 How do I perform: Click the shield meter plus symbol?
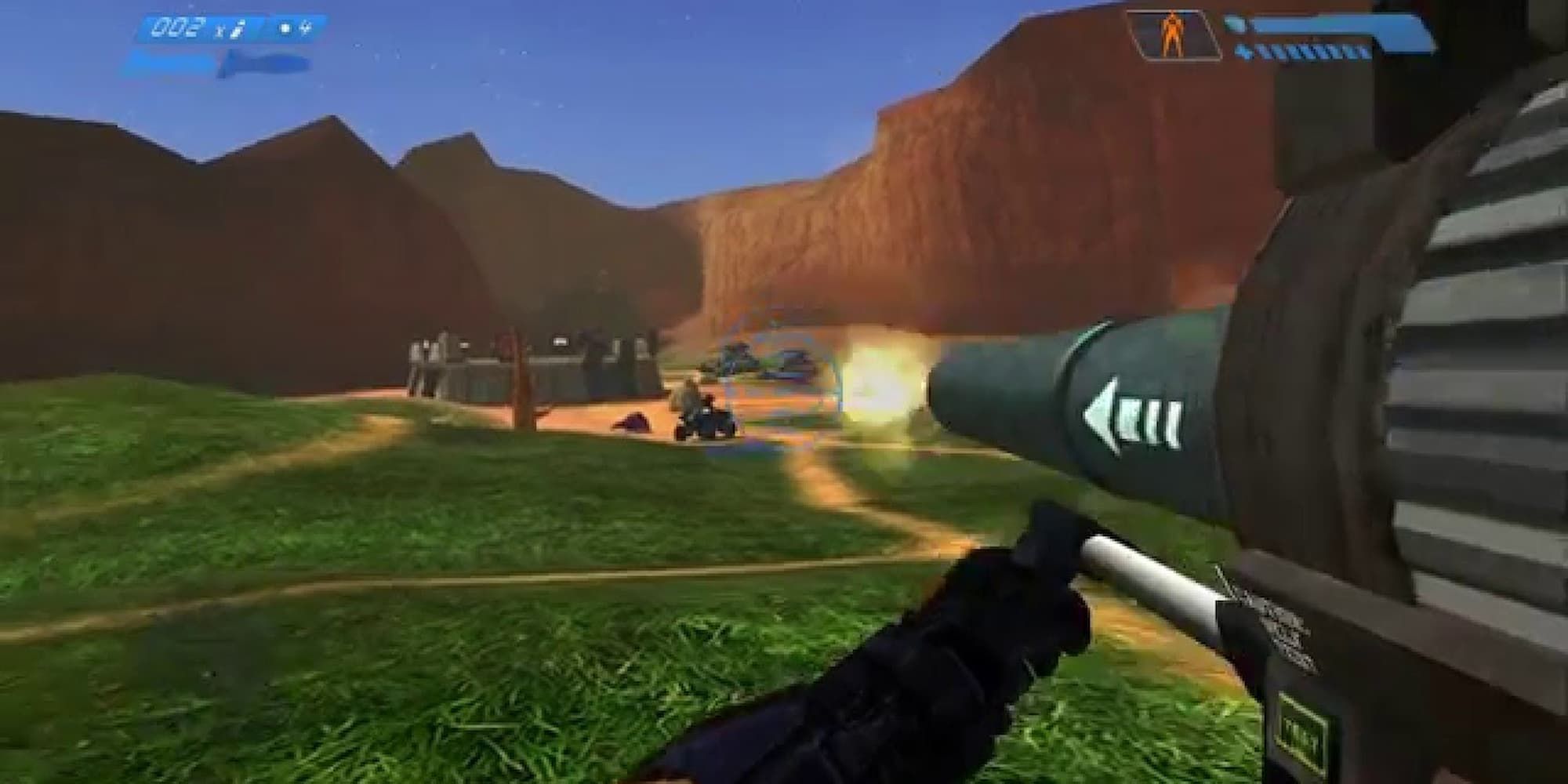coord(1244,50)
